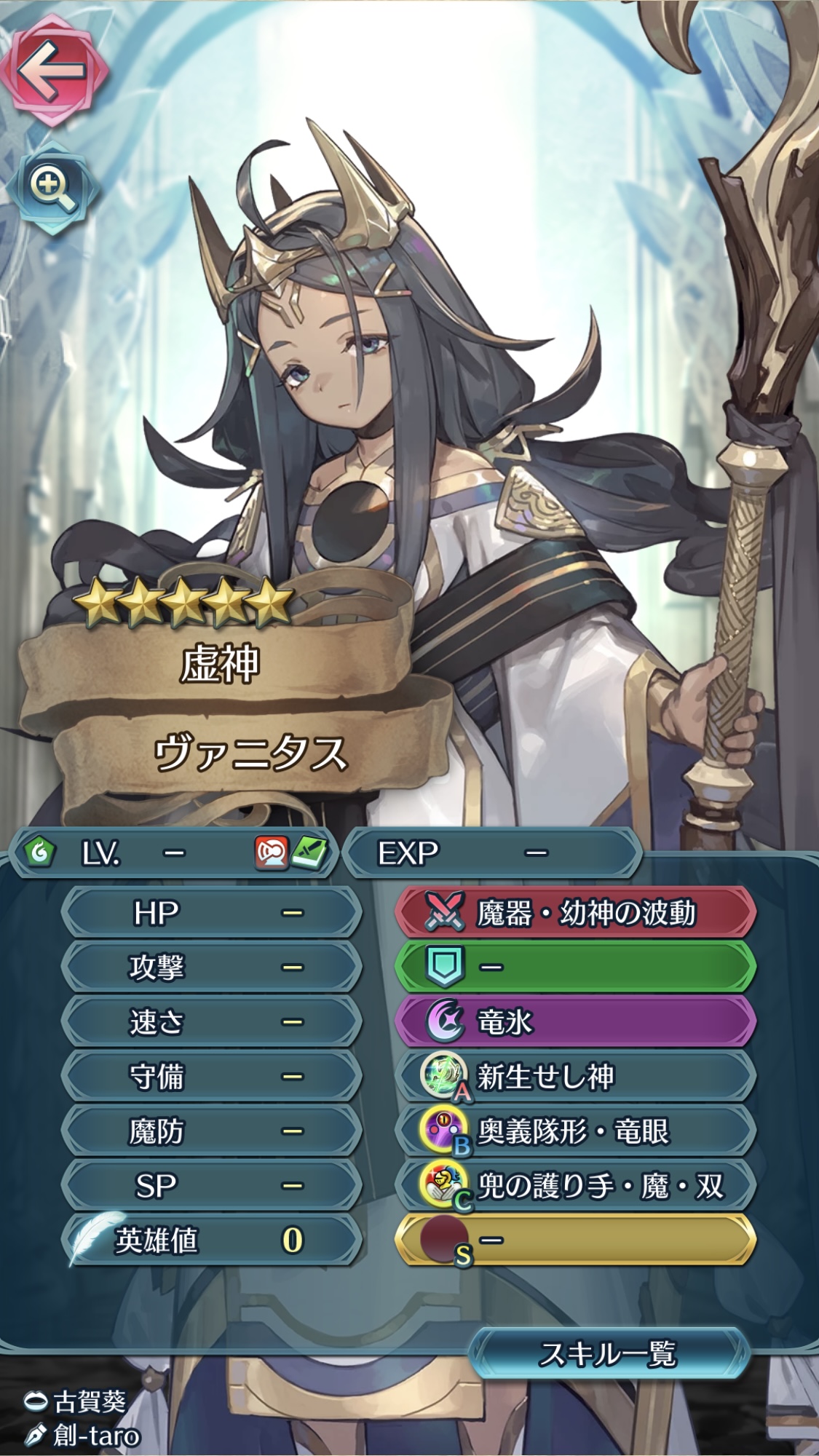Screen dimensions: 819x1456
Task: Tap the green tome weapon type icon
Action: tap(309, 852)
